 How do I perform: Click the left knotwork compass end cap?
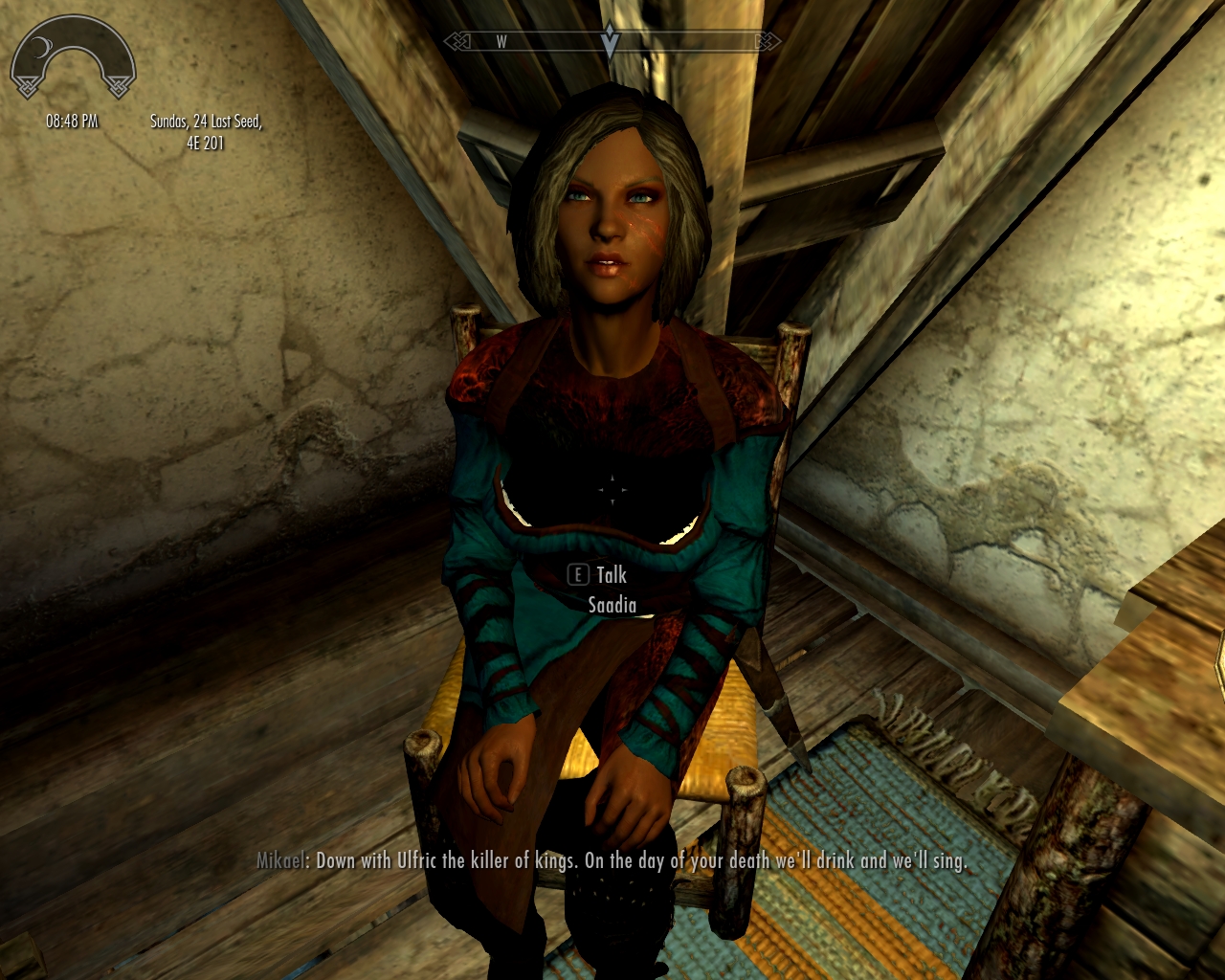pos(458,40)
